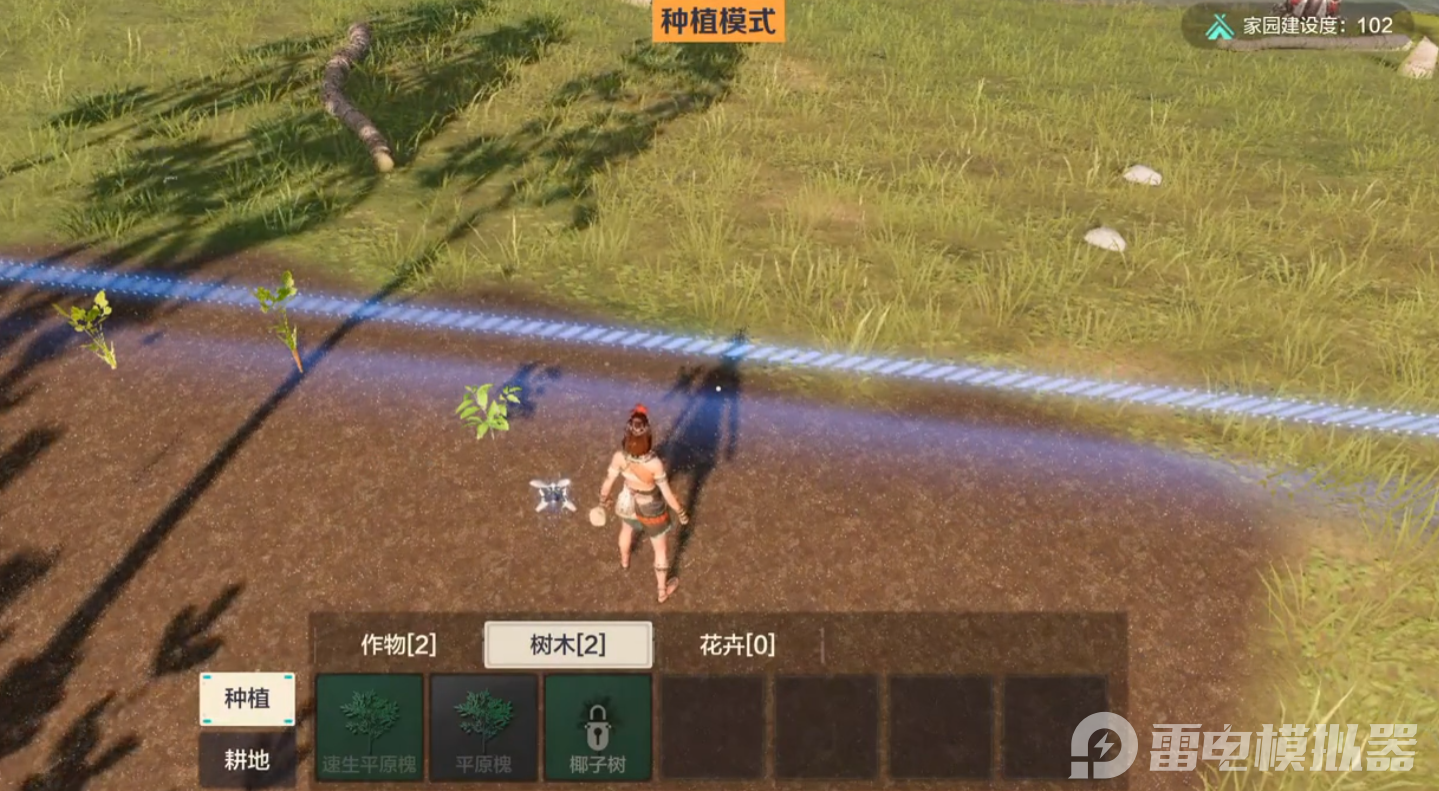Enable 种植 planting mode
Viewport: 1439px width, 791px height.
click(247, 699)
